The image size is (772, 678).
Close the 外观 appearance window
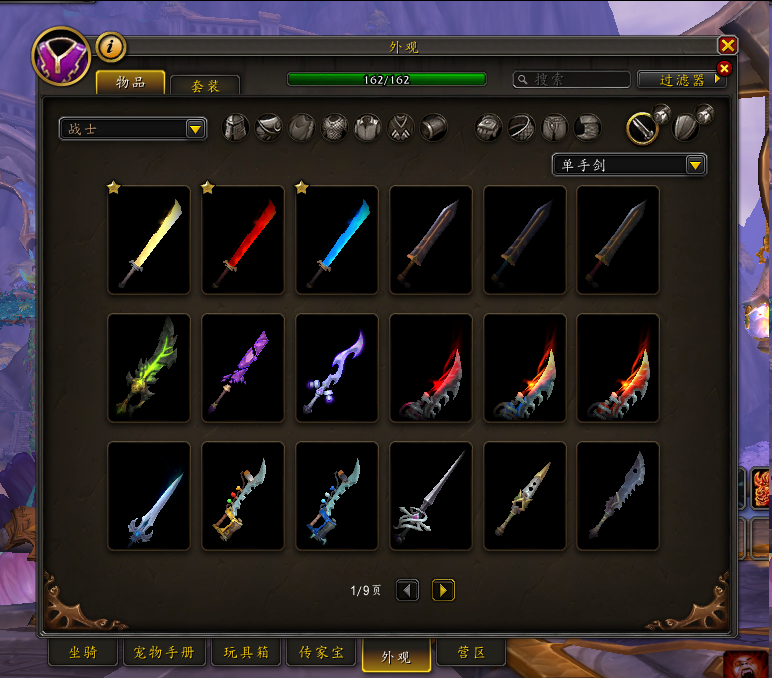point(727,46)
